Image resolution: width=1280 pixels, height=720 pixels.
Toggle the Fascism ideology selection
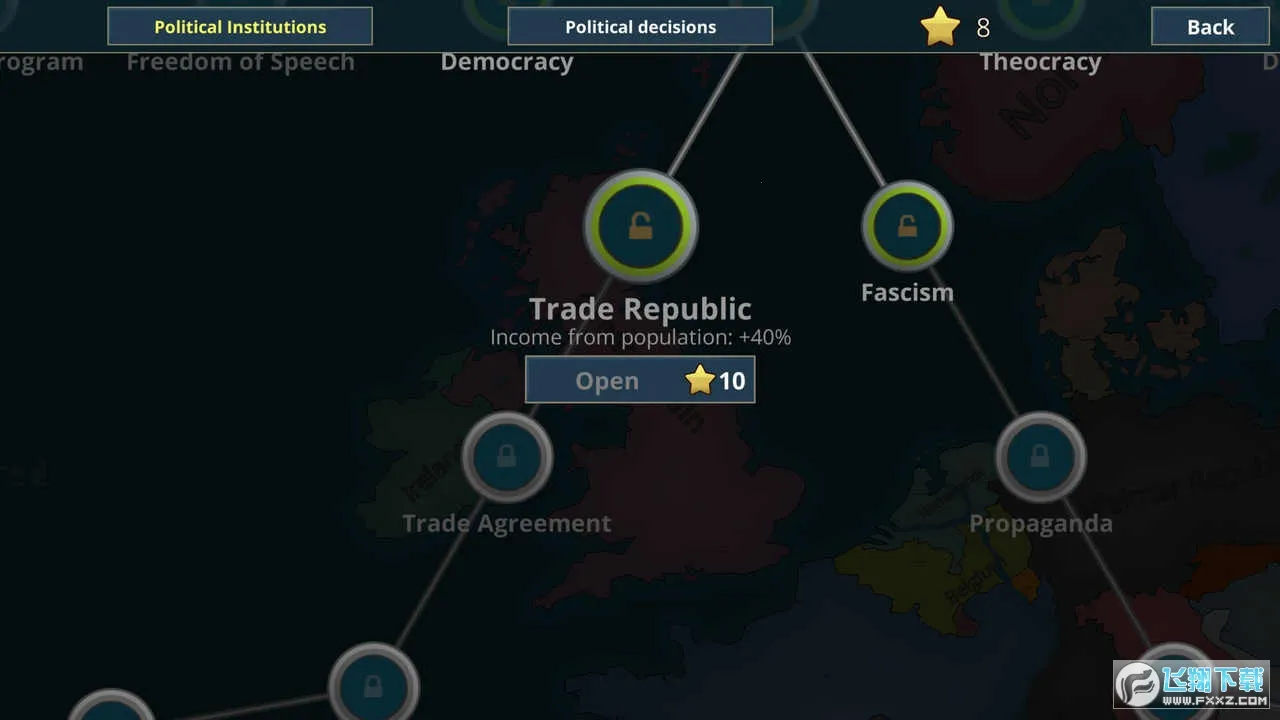[x=907, y=225]
